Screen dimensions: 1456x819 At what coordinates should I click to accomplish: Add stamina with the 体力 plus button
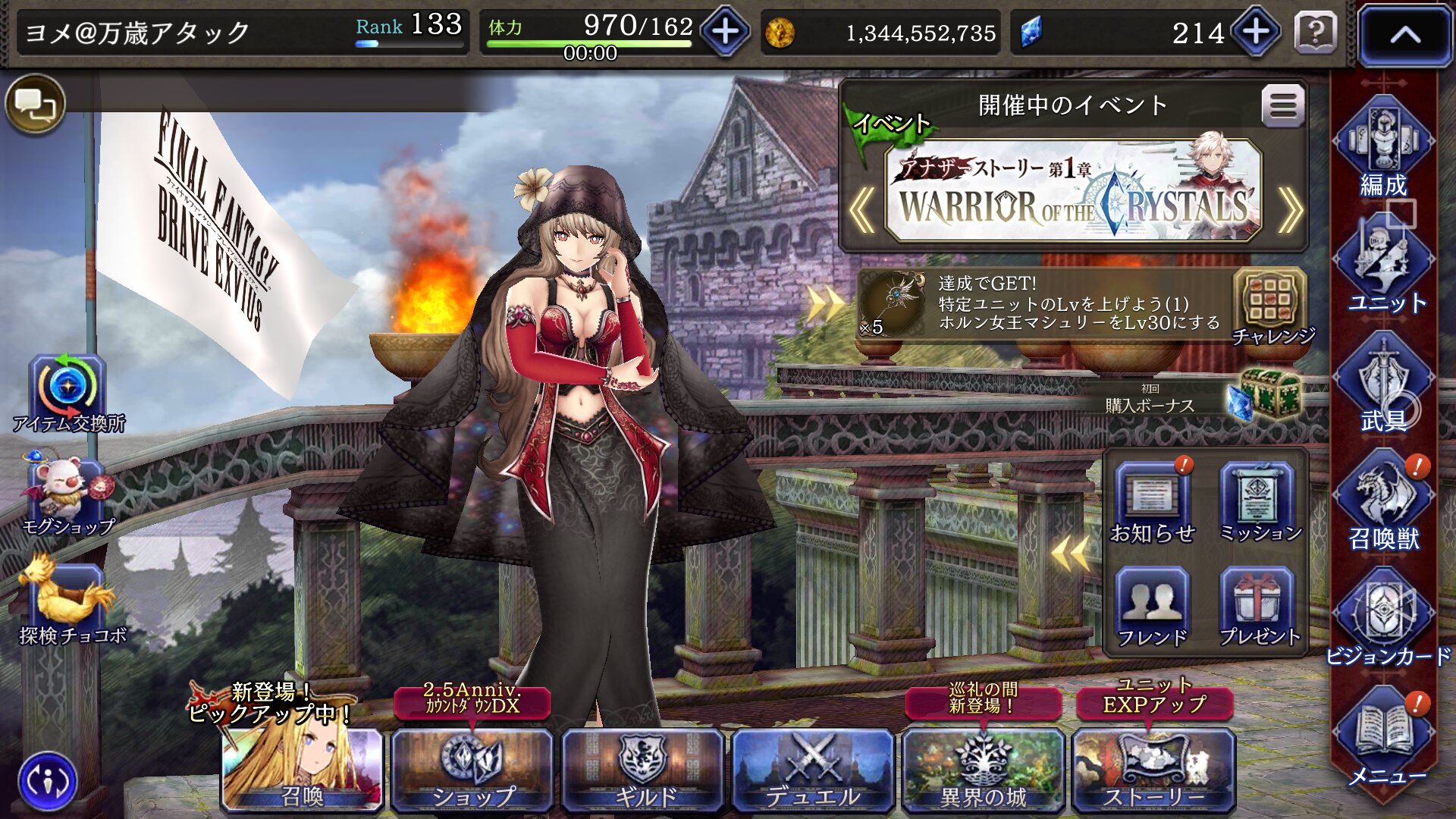[725, 32]
